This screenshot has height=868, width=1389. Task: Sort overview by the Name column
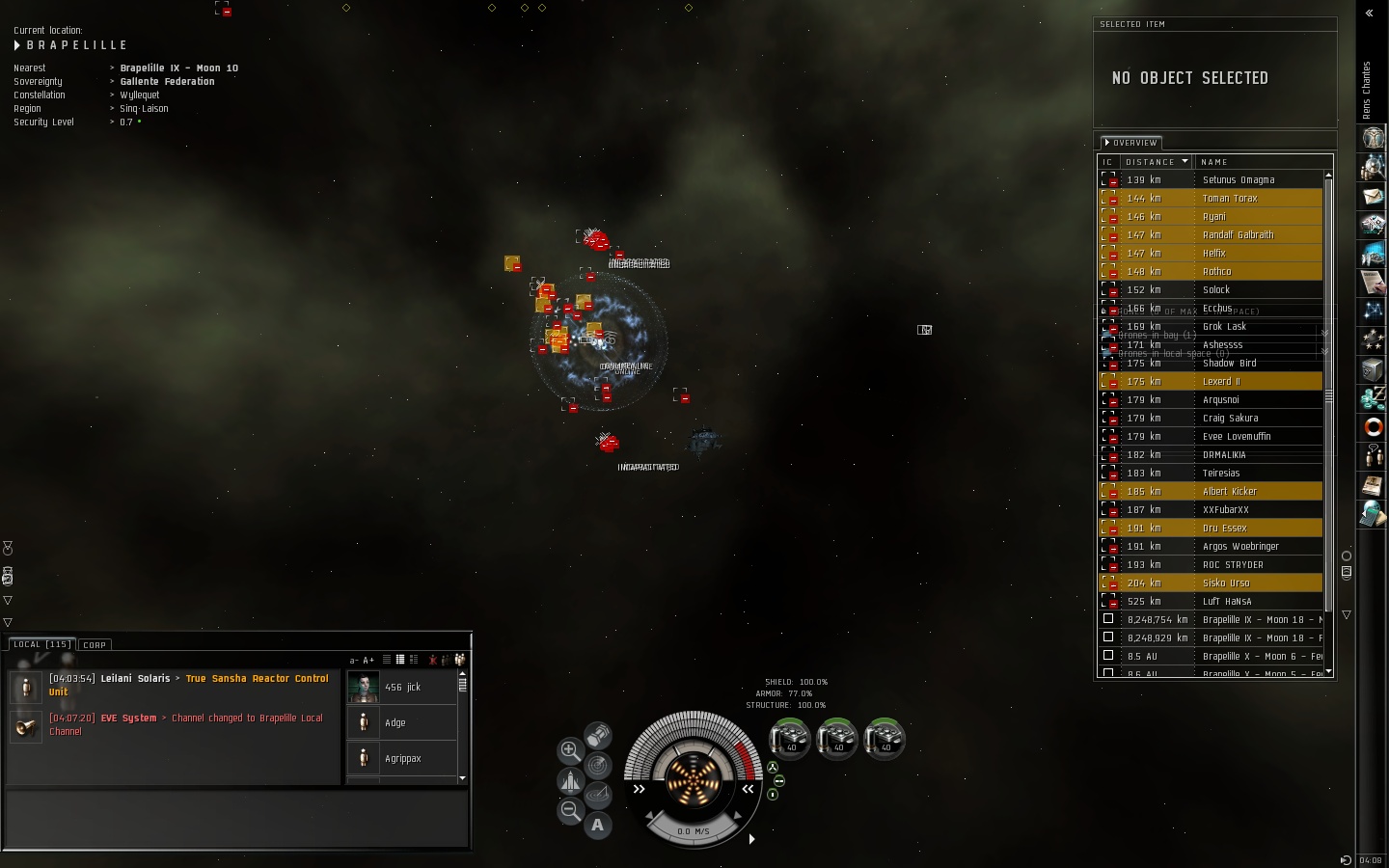click(1215, 162)
